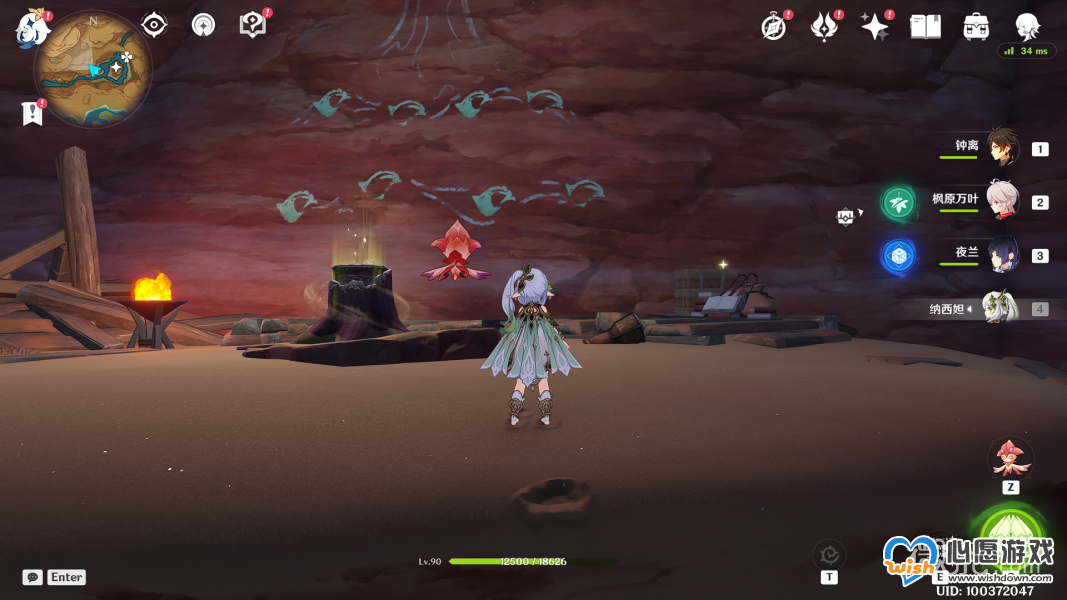Open the Battle Pass icon
The image size is (1067, 600).
(824, 27)
